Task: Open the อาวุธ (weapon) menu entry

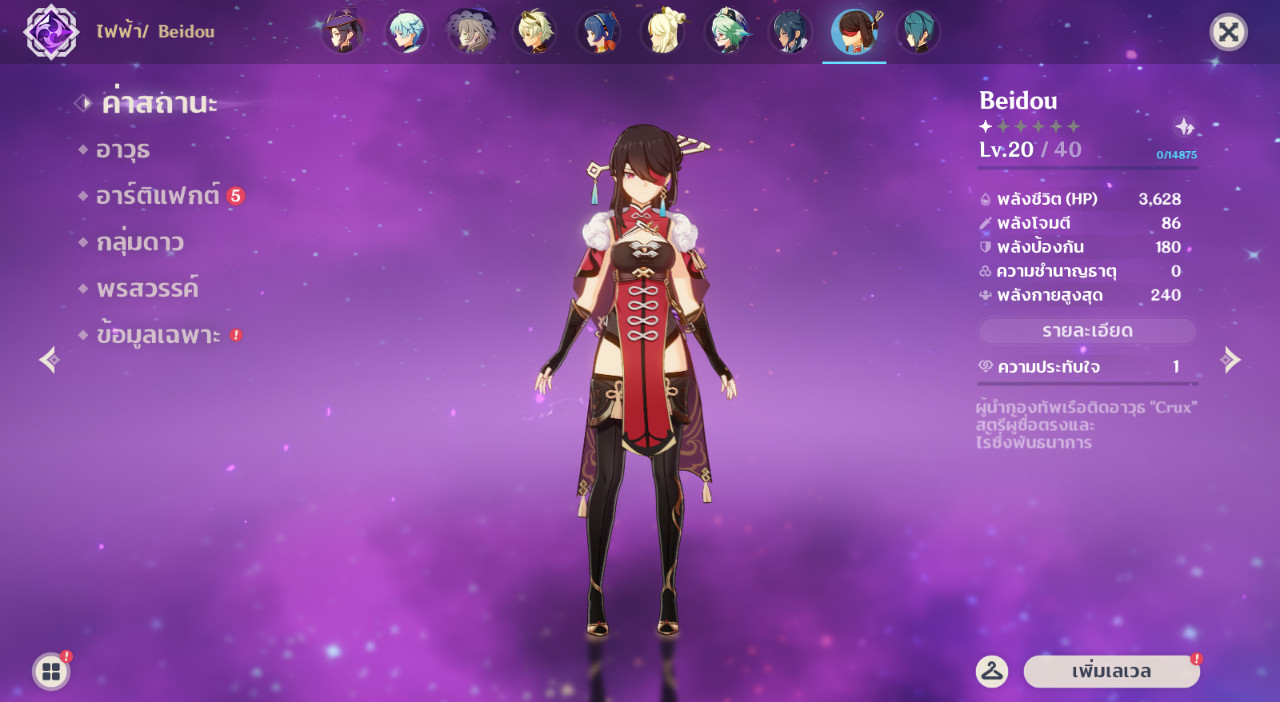Action: [x=123, y=150]
